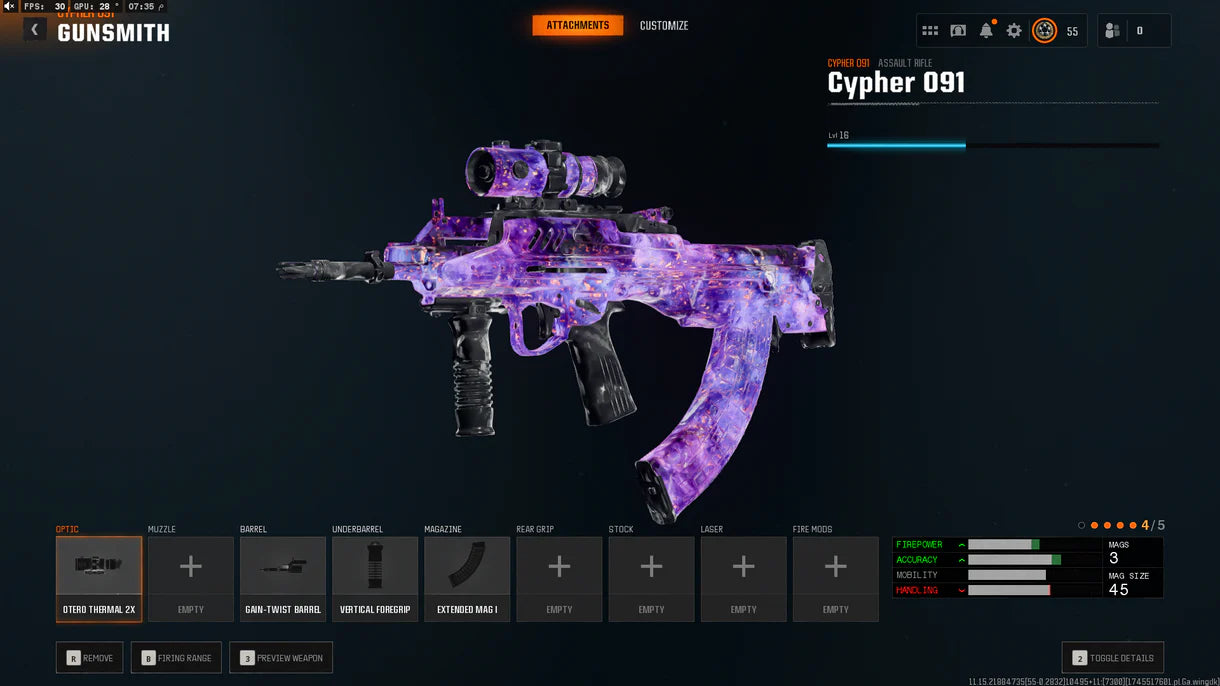Viewport: 1220px width, 686px height.
Task: Add an attachment to the Rear Grip slot
Action: point(559,578)
